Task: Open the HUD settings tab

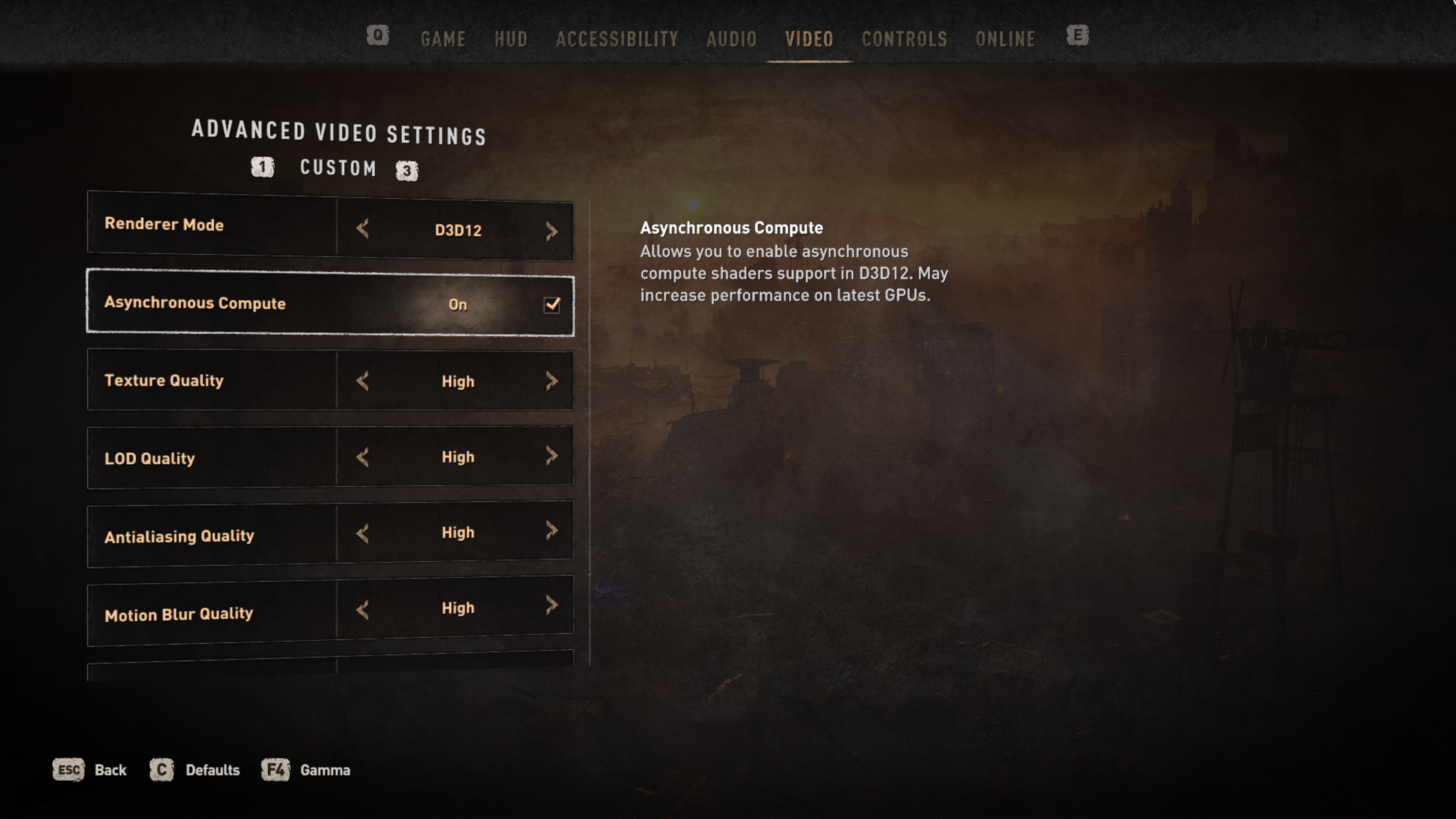Action: (x=511, y=39)
